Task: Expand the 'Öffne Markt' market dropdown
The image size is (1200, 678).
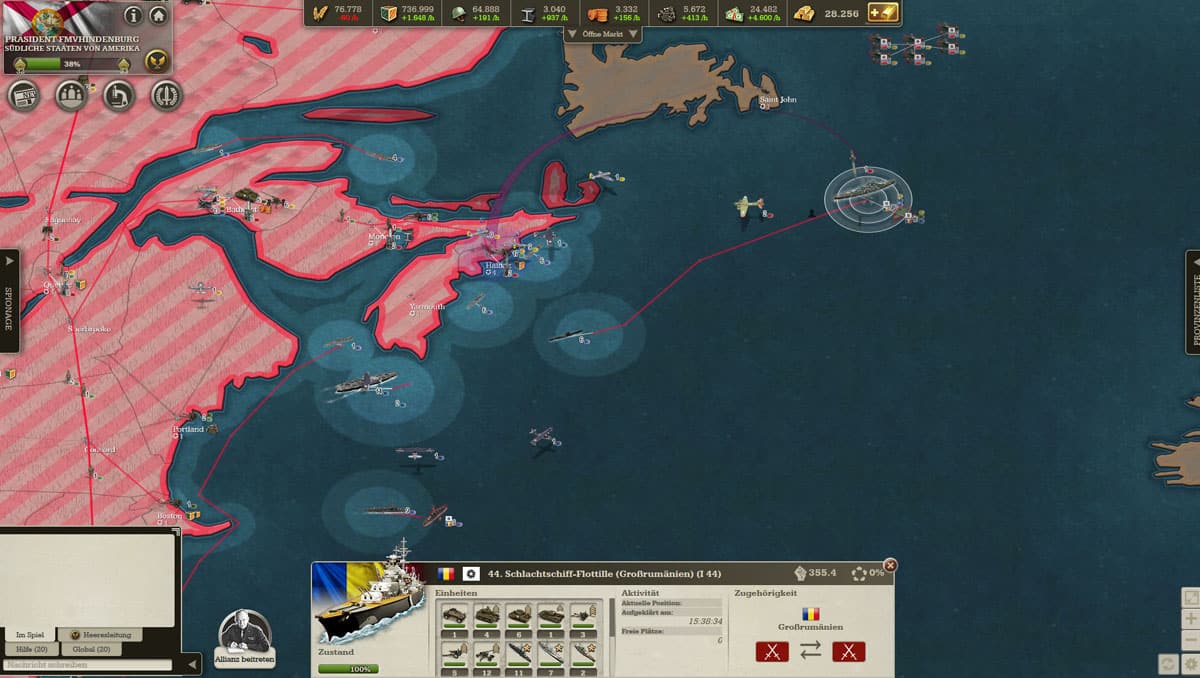Action: [603, 34]
